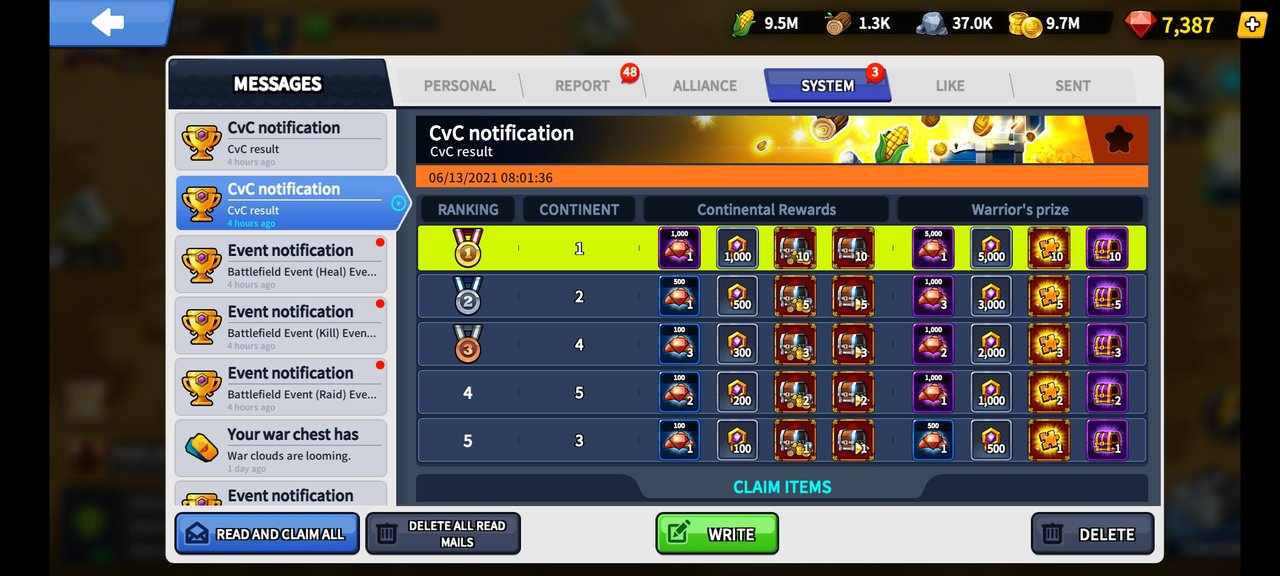
Task: Add more gems with plus button
Action: click(x=1252, y=25)
